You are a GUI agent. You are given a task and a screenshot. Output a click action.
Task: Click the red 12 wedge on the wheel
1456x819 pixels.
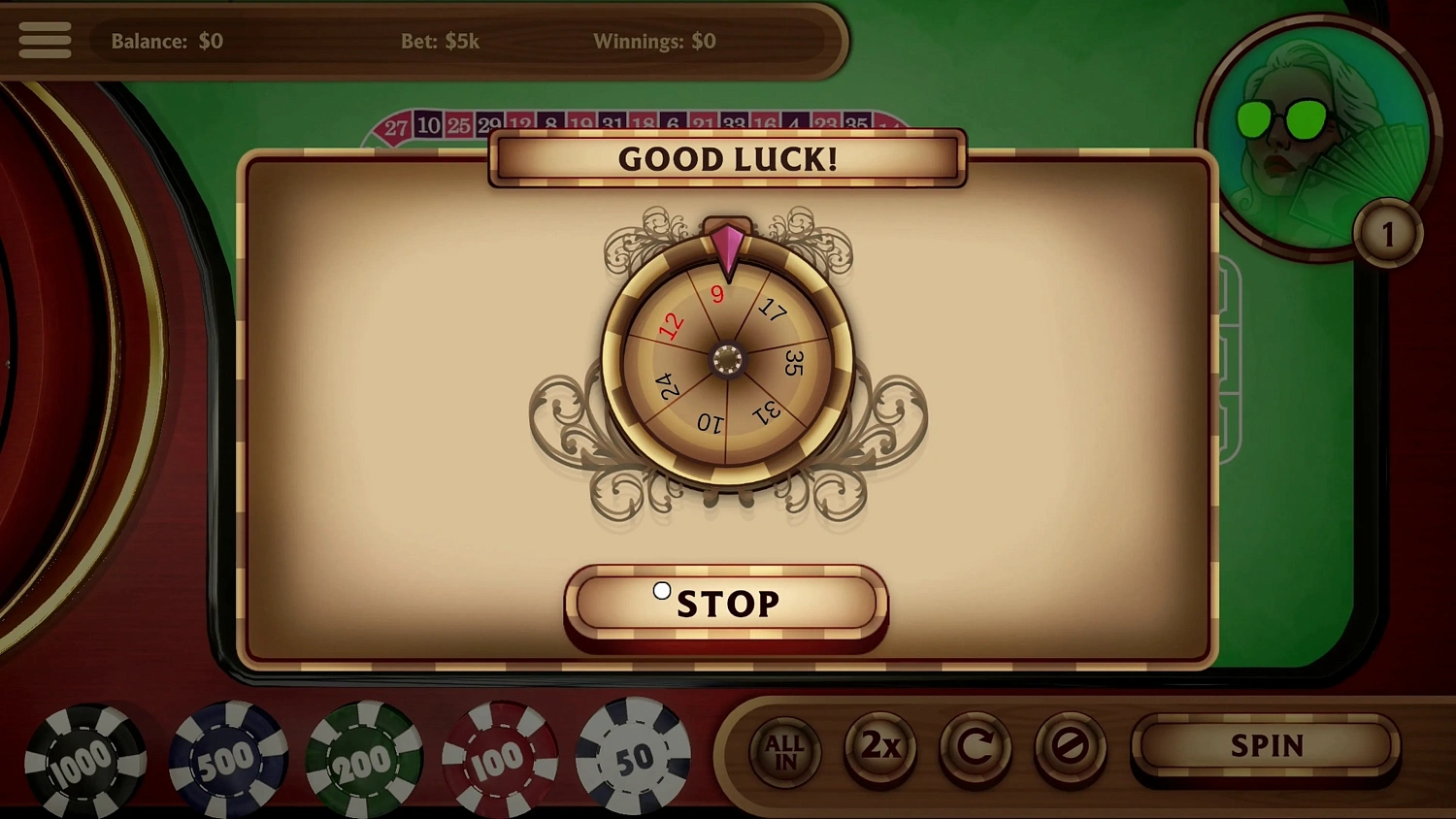pos(672,327)
